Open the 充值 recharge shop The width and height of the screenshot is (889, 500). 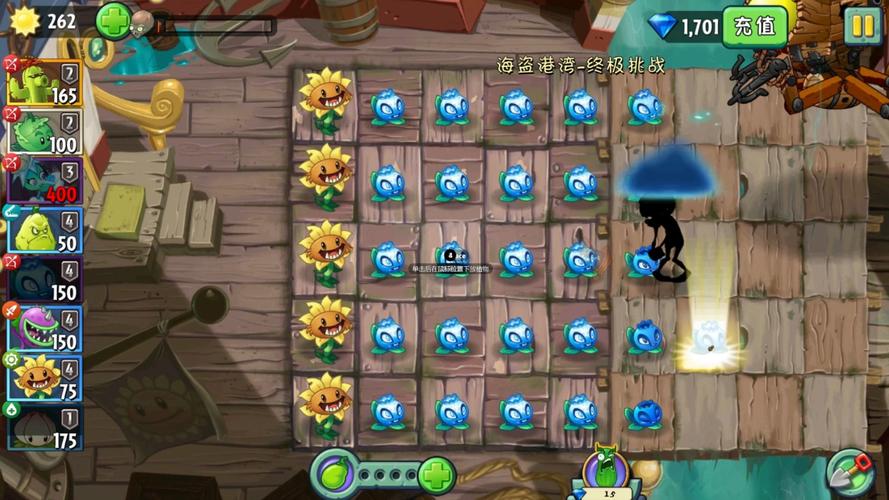(x=755, y=26)
